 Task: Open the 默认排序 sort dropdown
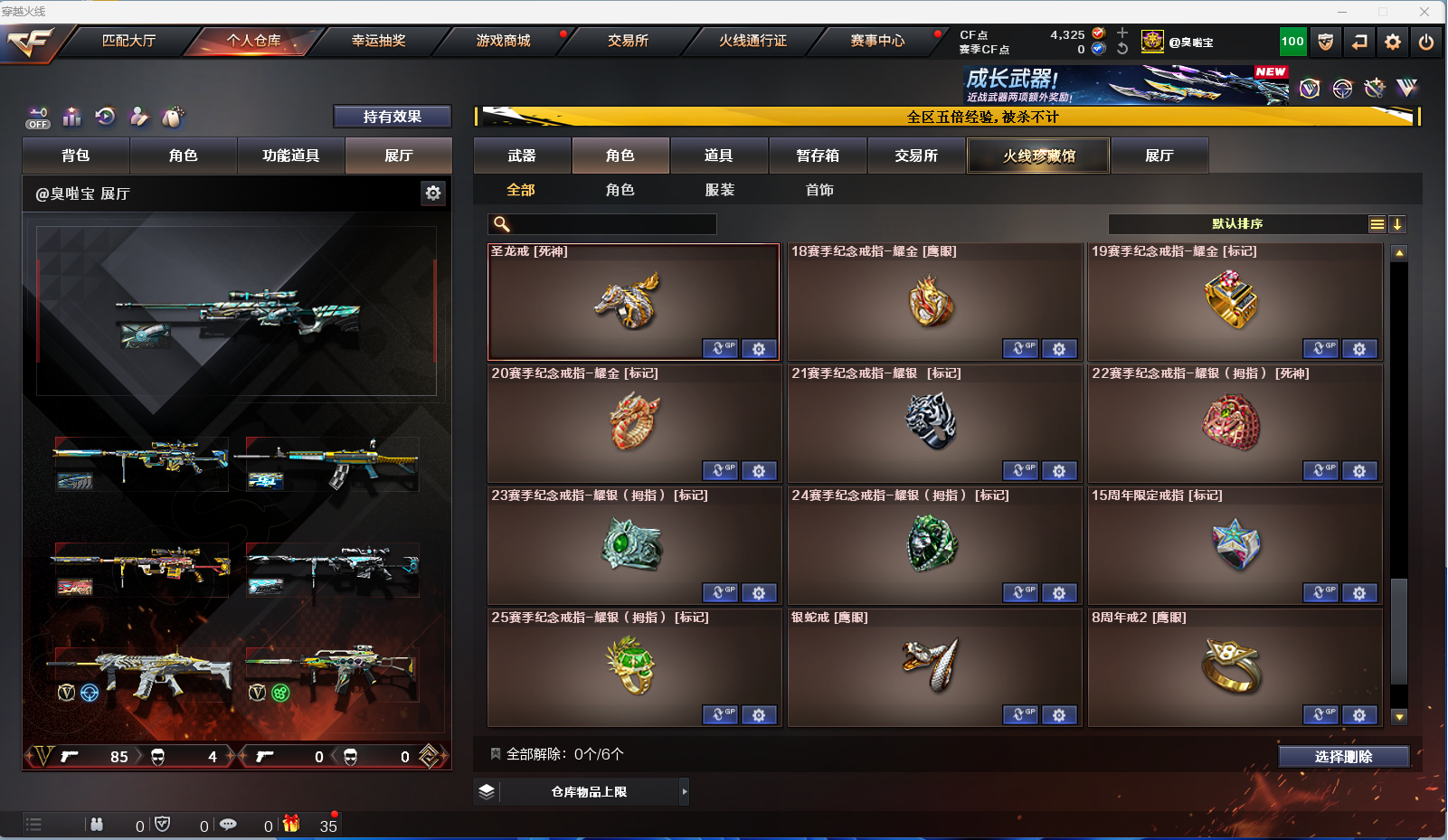1237,224
